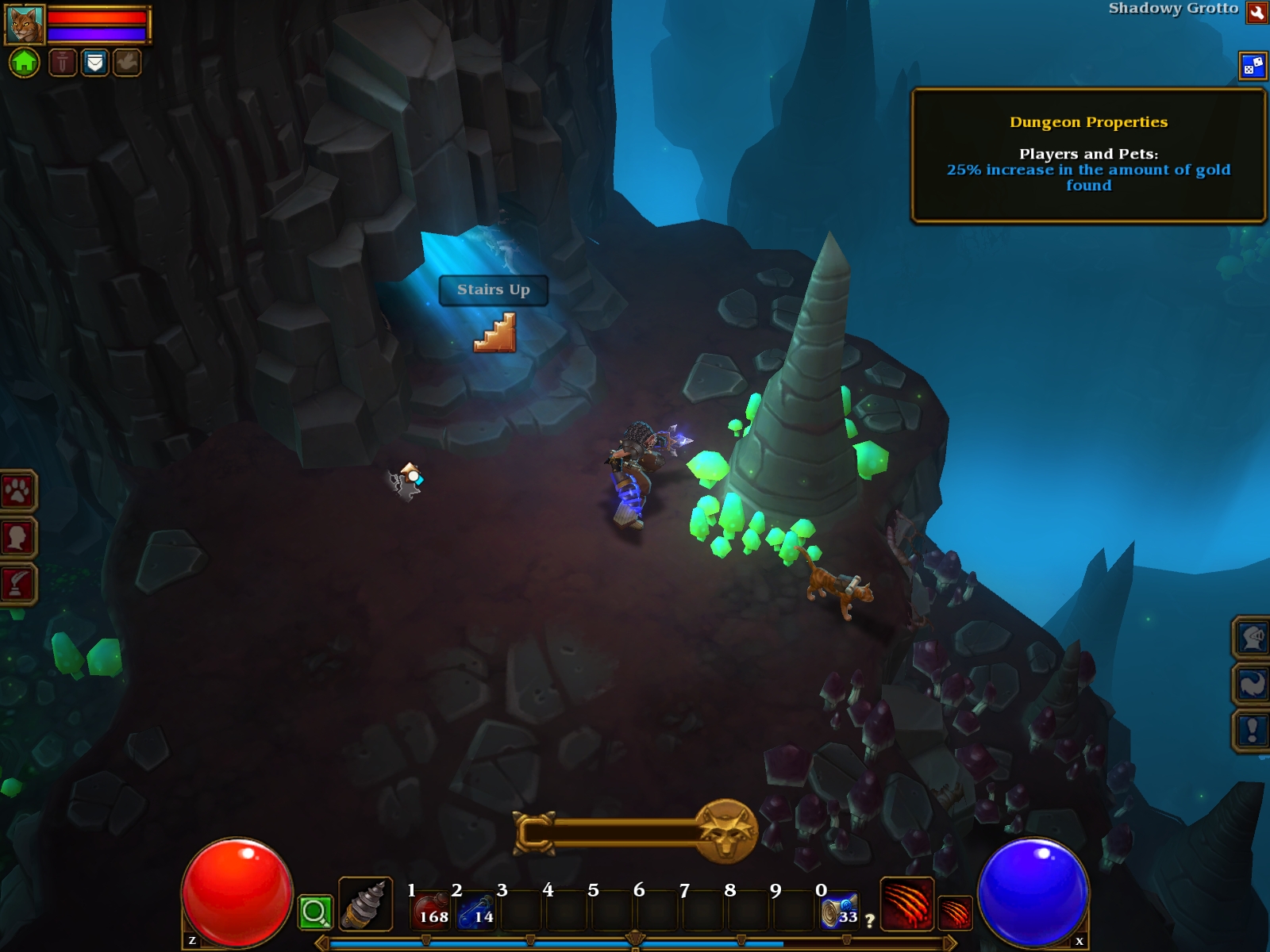
Task: Select the pet's defensive shield stance
Action: [x=94, y=62]
